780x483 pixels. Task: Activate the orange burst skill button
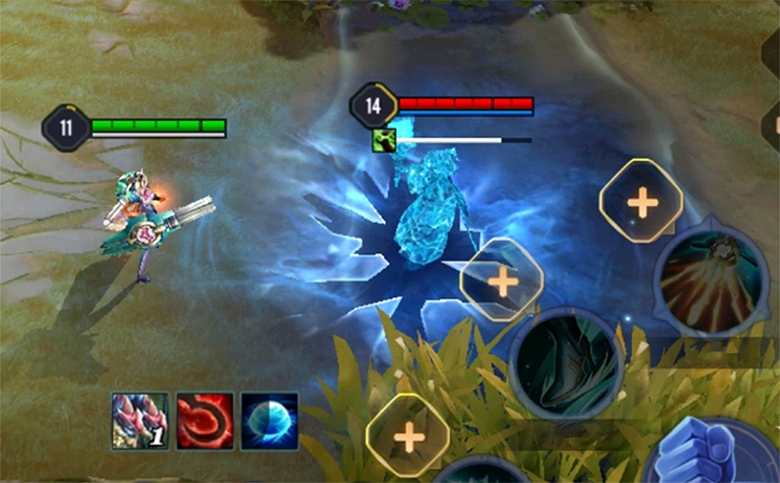coord(711,281)
